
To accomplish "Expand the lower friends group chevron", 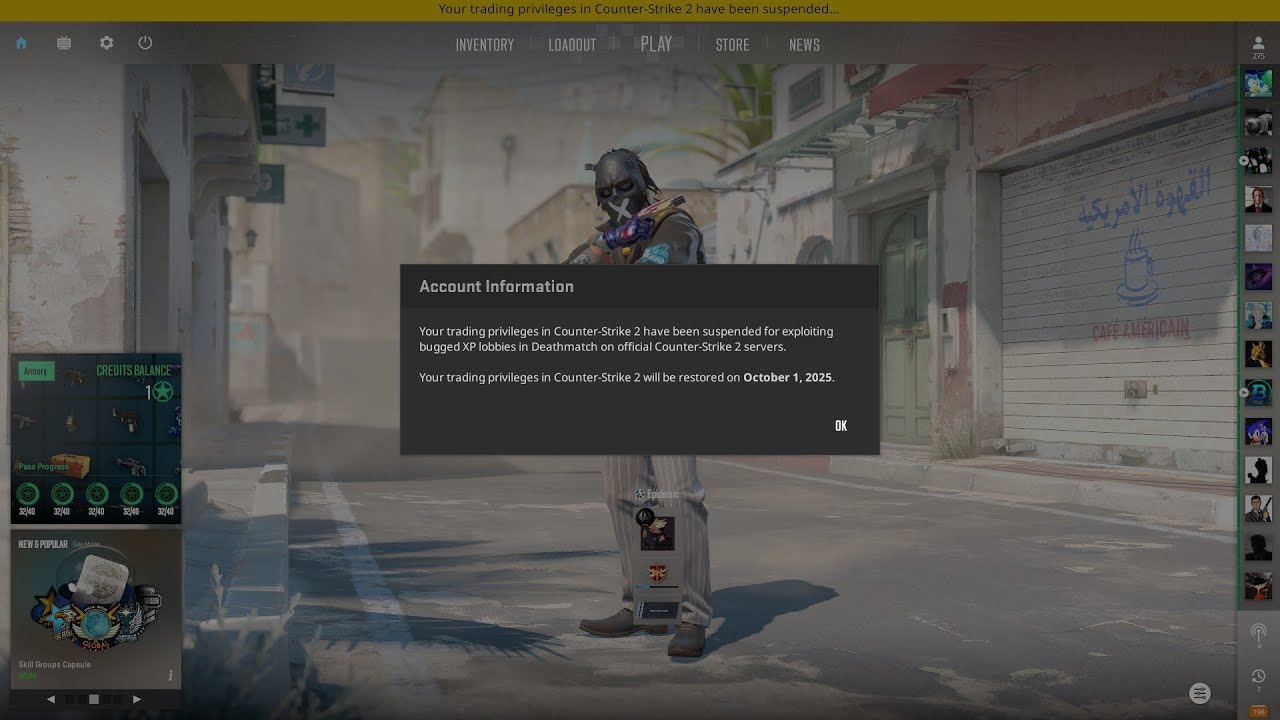I will tap(1243, 393).
